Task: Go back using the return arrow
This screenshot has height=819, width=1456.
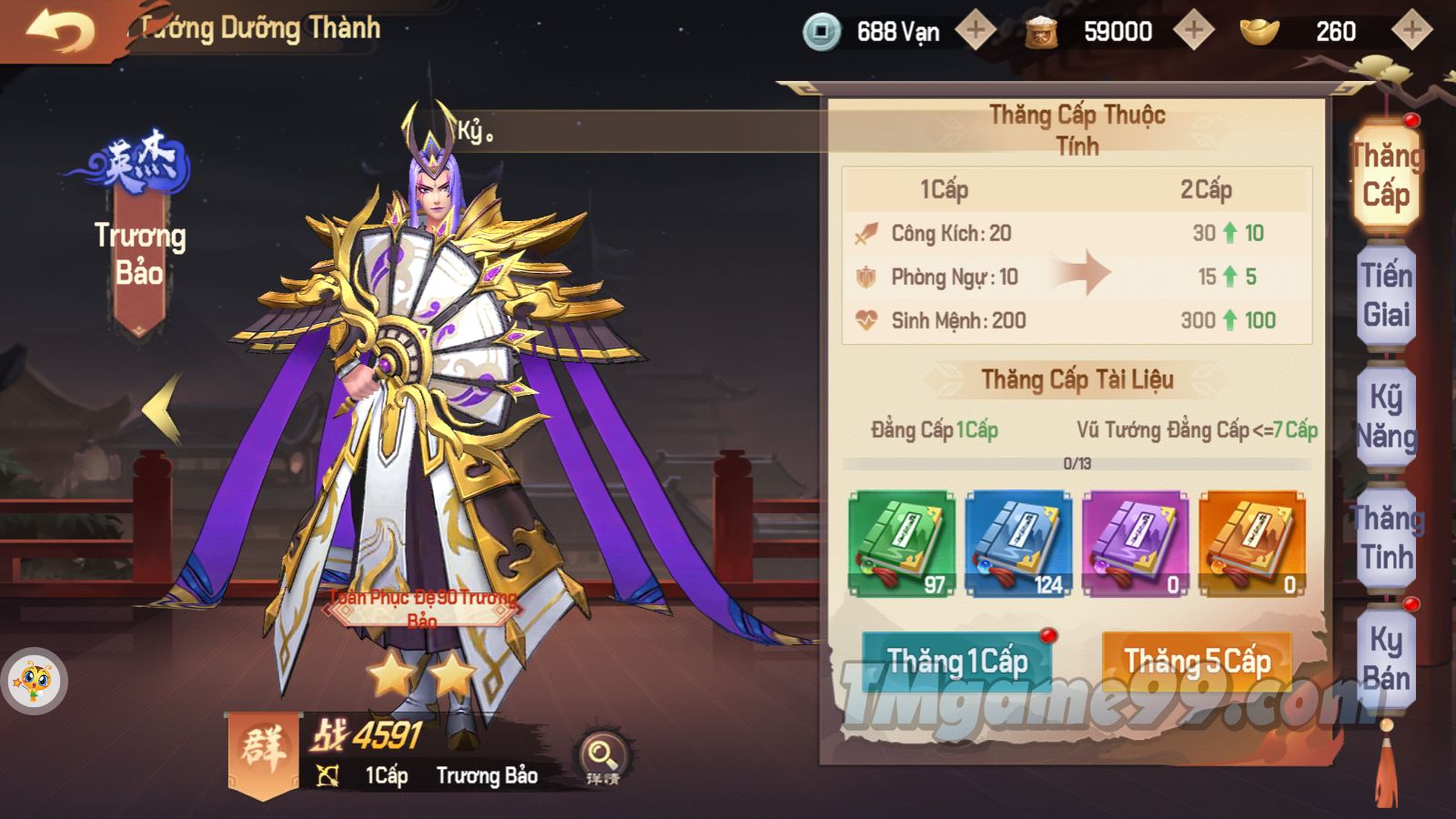Action: coord(60,33)
